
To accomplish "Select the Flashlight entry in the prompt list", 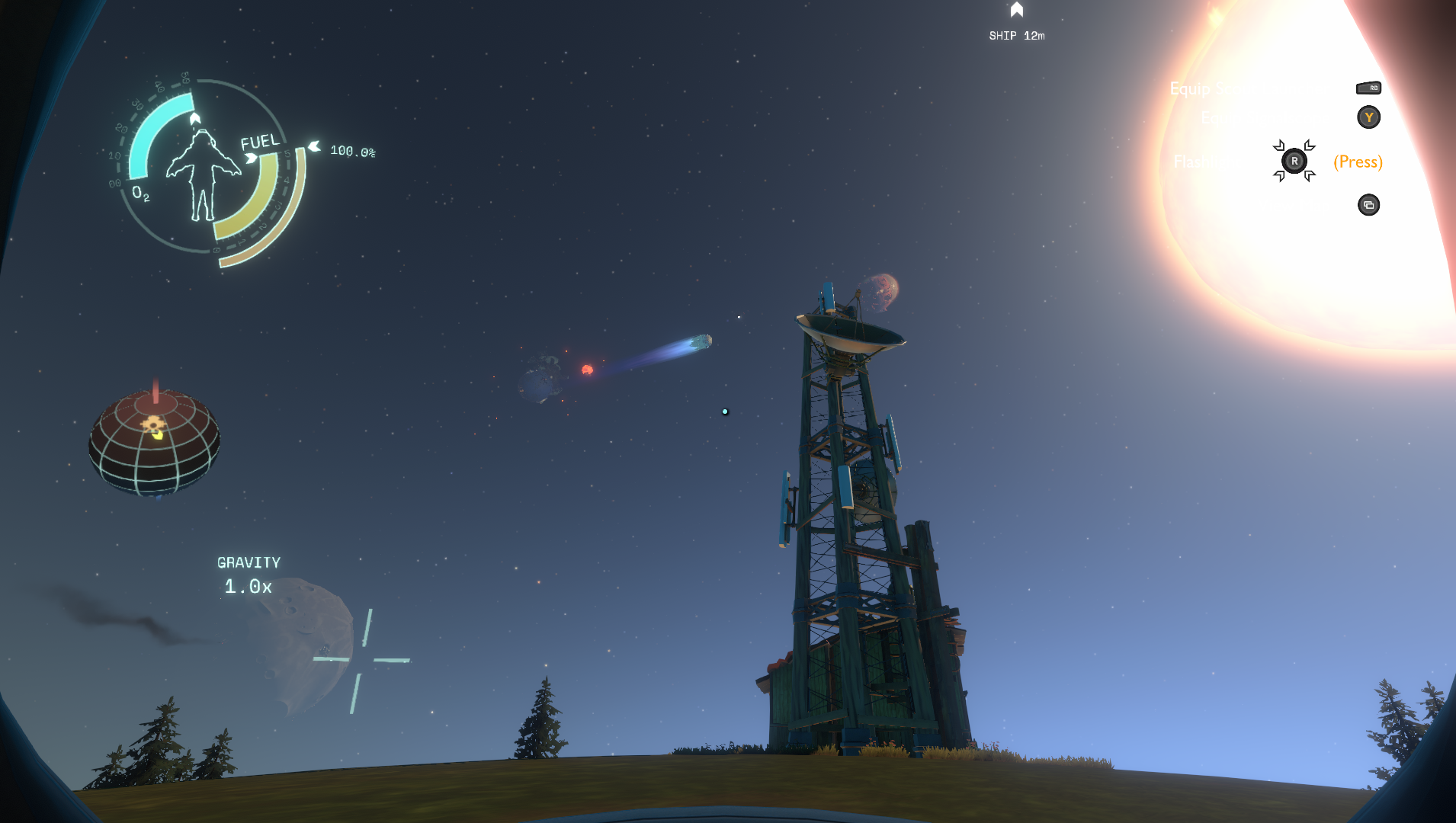I will [1208, 162].
